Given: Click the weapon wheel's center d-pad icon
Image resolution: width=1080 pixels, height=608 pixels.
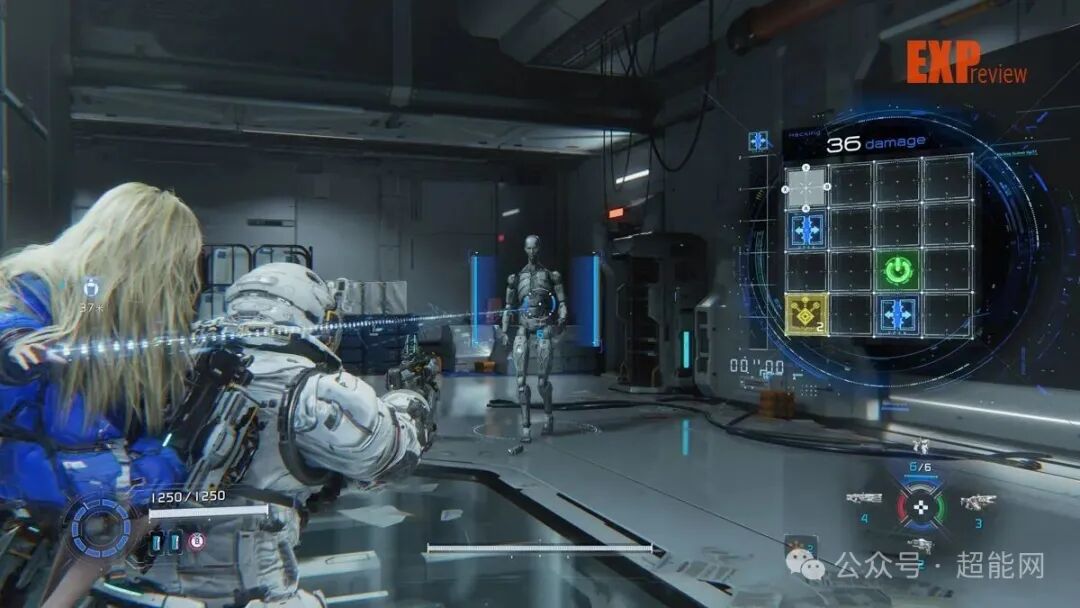Looking at the screenshot, I should (920, 506).
